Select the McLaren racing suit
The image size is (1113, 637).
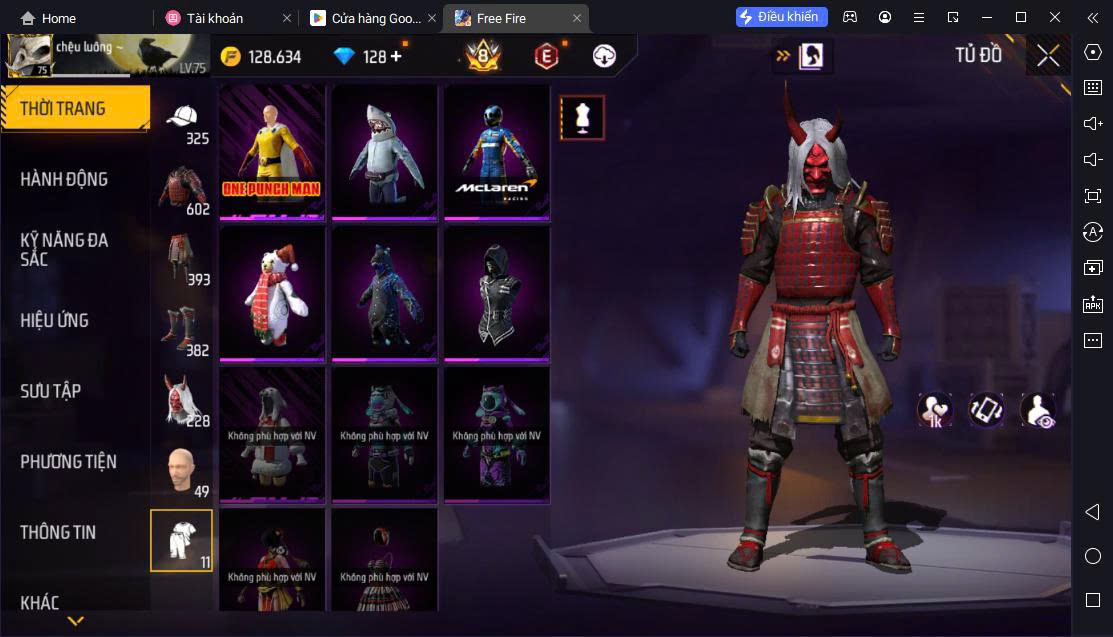click(x=497, y=151)
